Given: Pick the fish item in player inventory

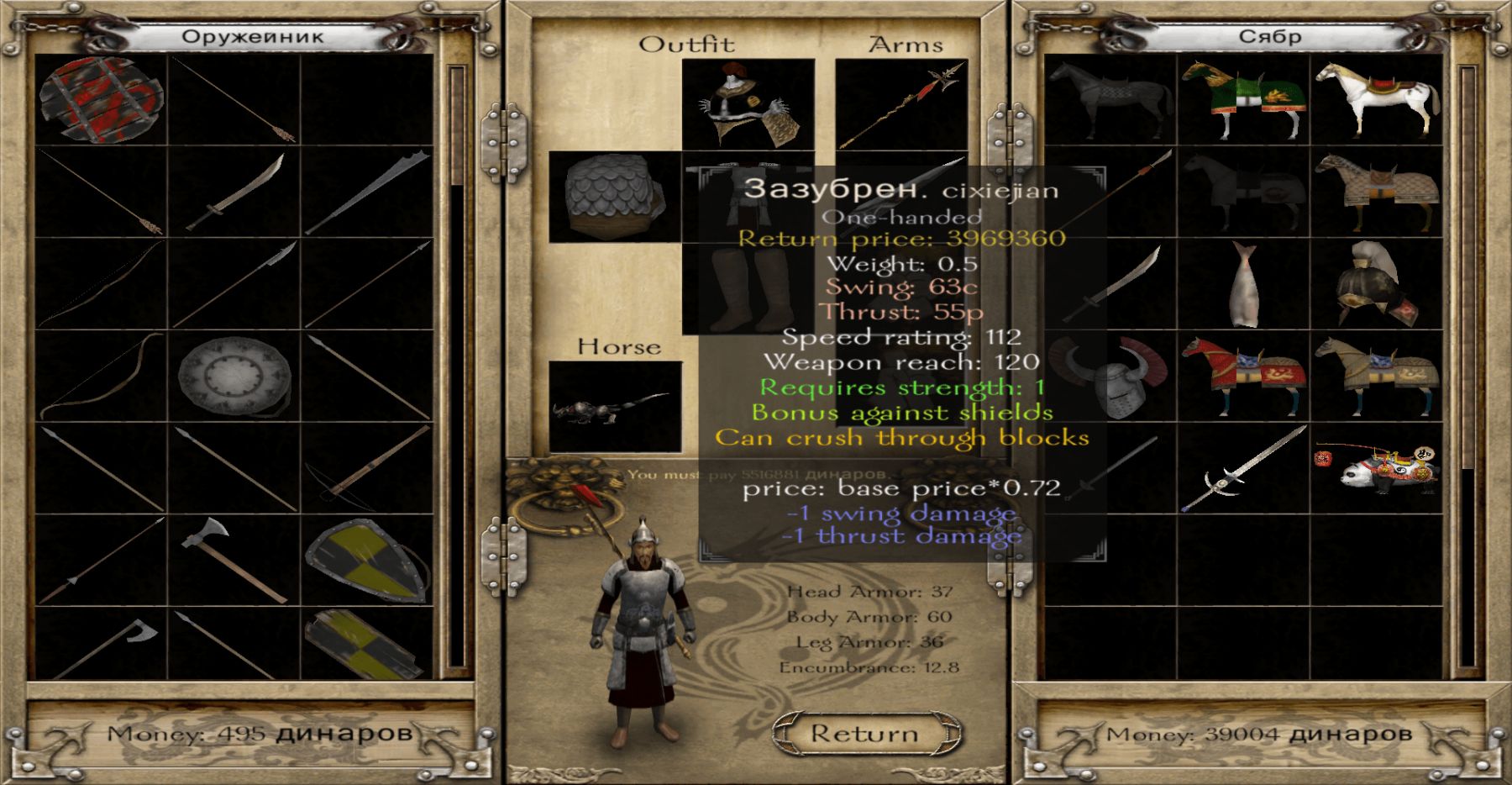Looking at the screenshot, I should pos(1244,285).
